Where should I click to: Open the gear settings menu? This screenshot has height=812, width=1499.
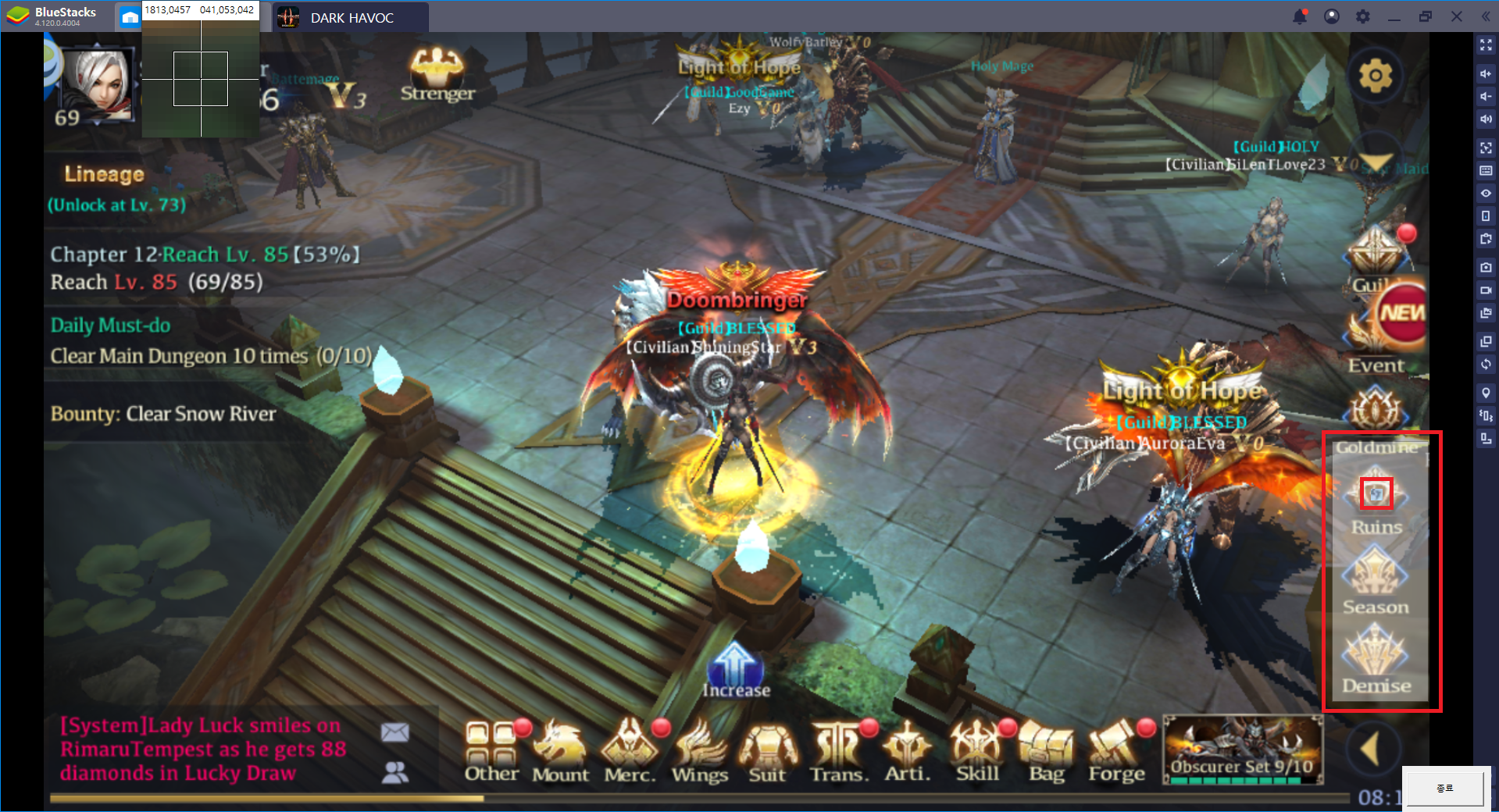point(1375,76)
